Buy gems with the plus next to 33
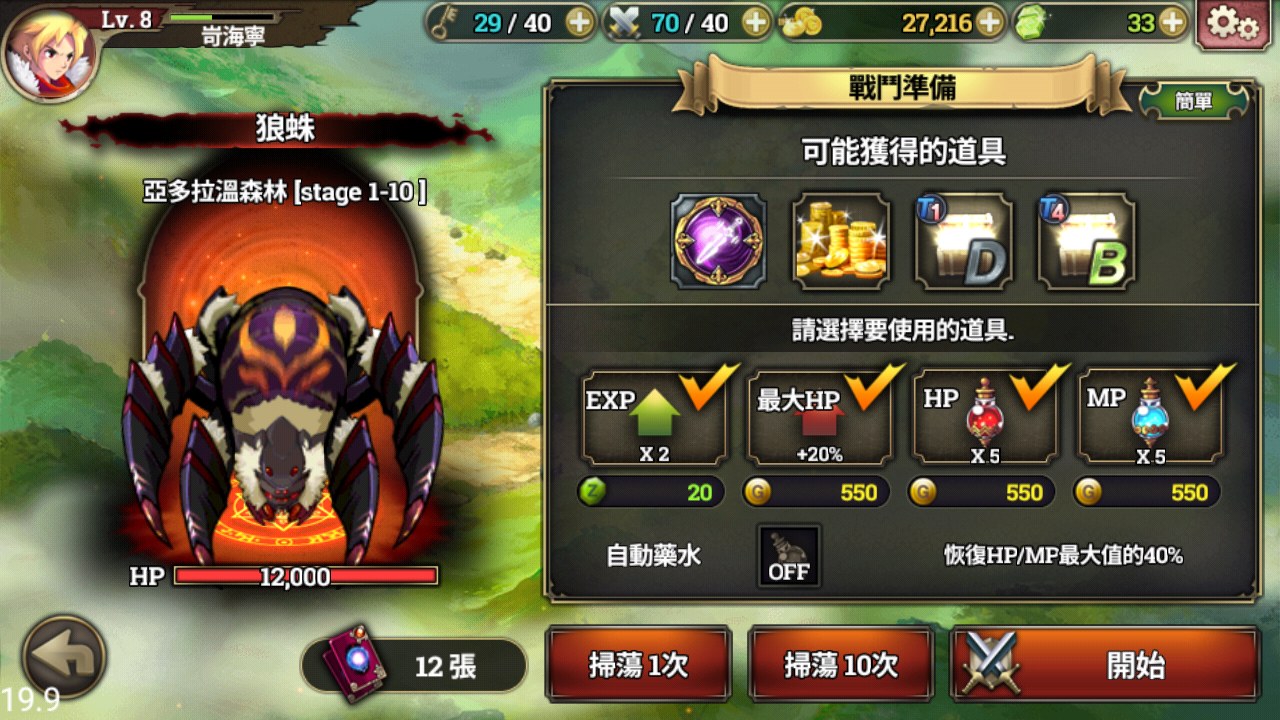Image resolution: width=1280 pixels, height=720 pixels. pyautogui.click(x=1173, y=22)
